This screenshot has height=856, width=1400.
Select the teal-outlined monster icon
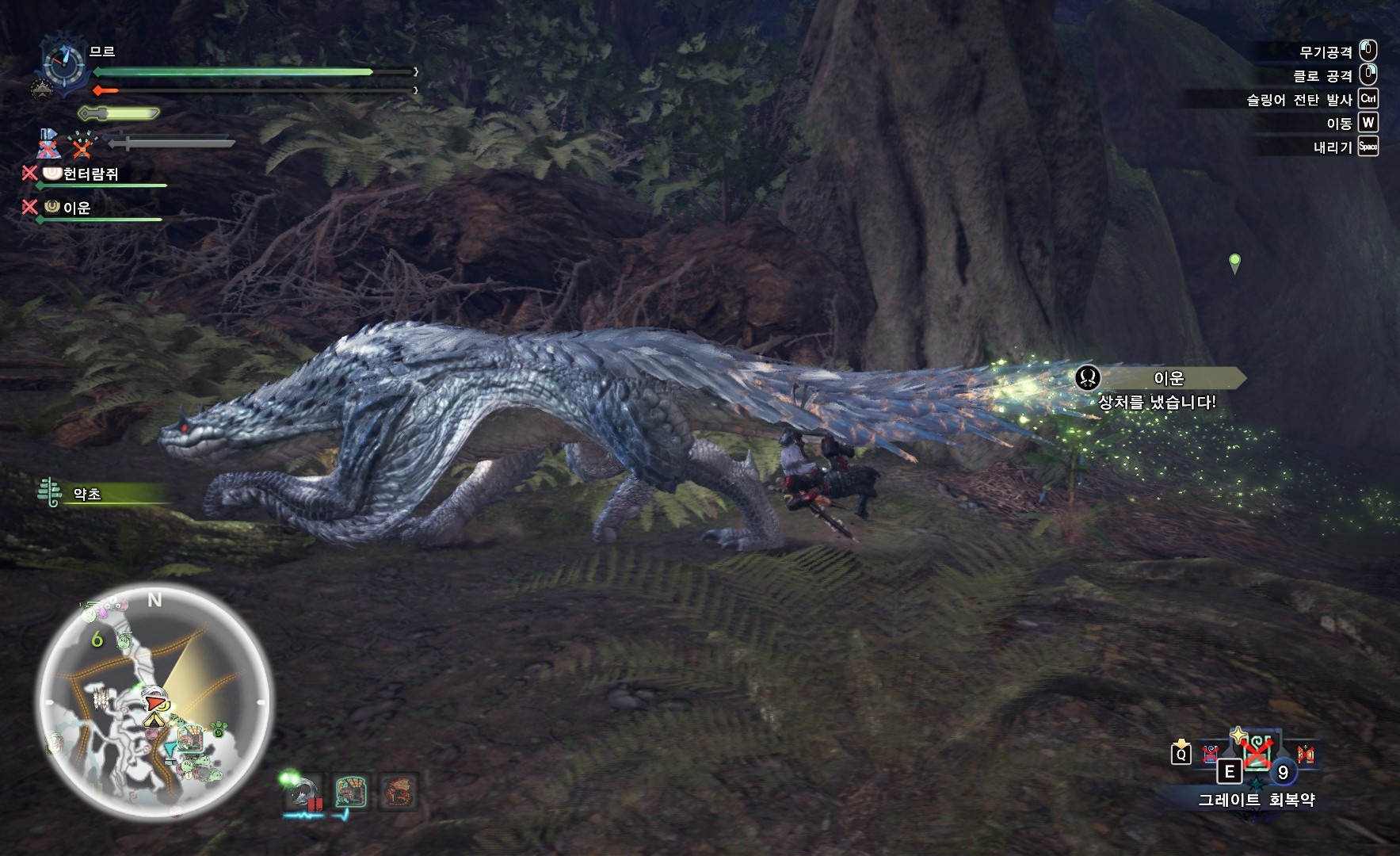pyautogui.click(x=350, y=793)
